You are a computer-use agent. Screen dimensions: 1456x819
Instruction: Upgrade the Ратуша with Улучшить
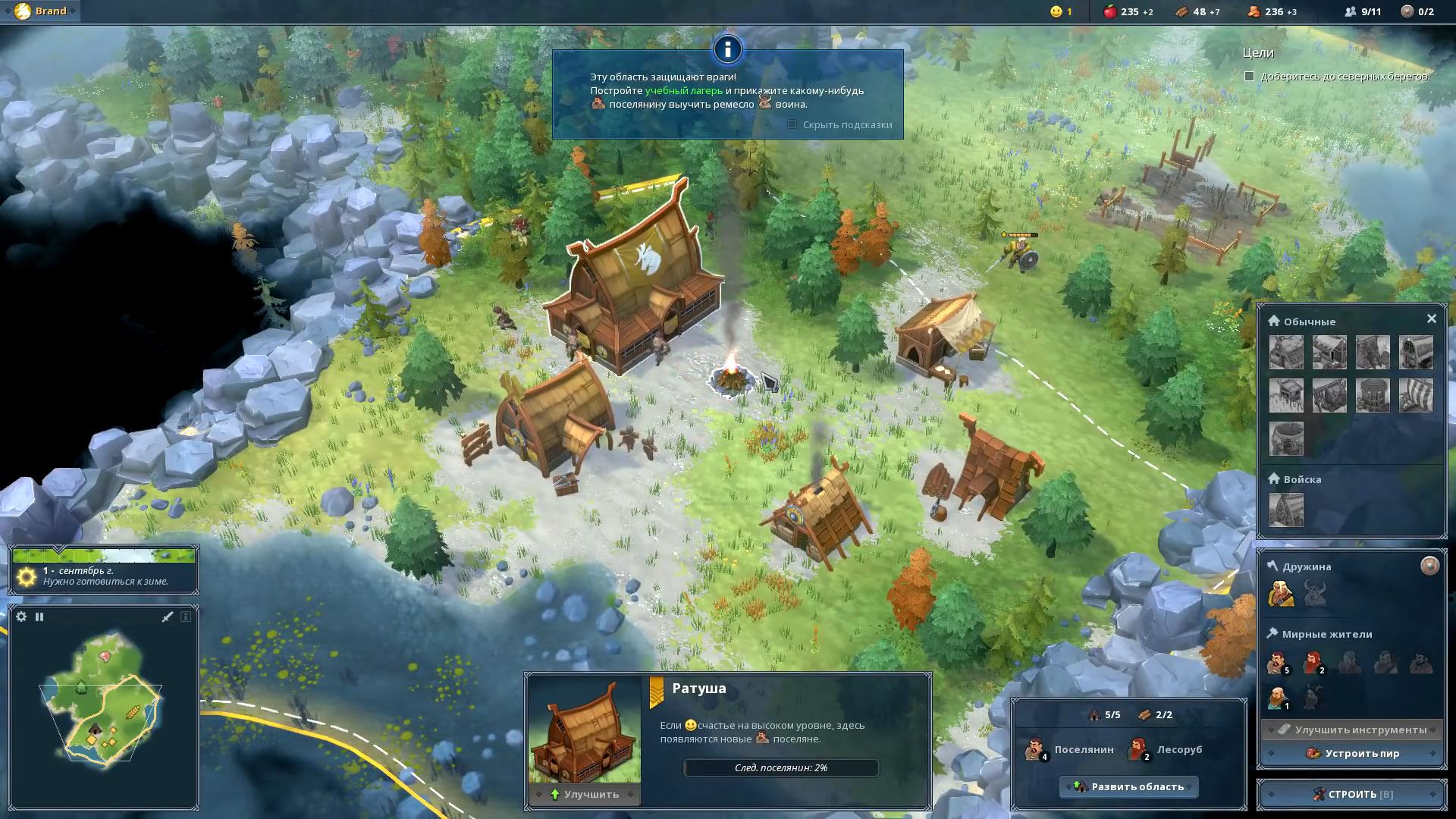pos(583,794)
